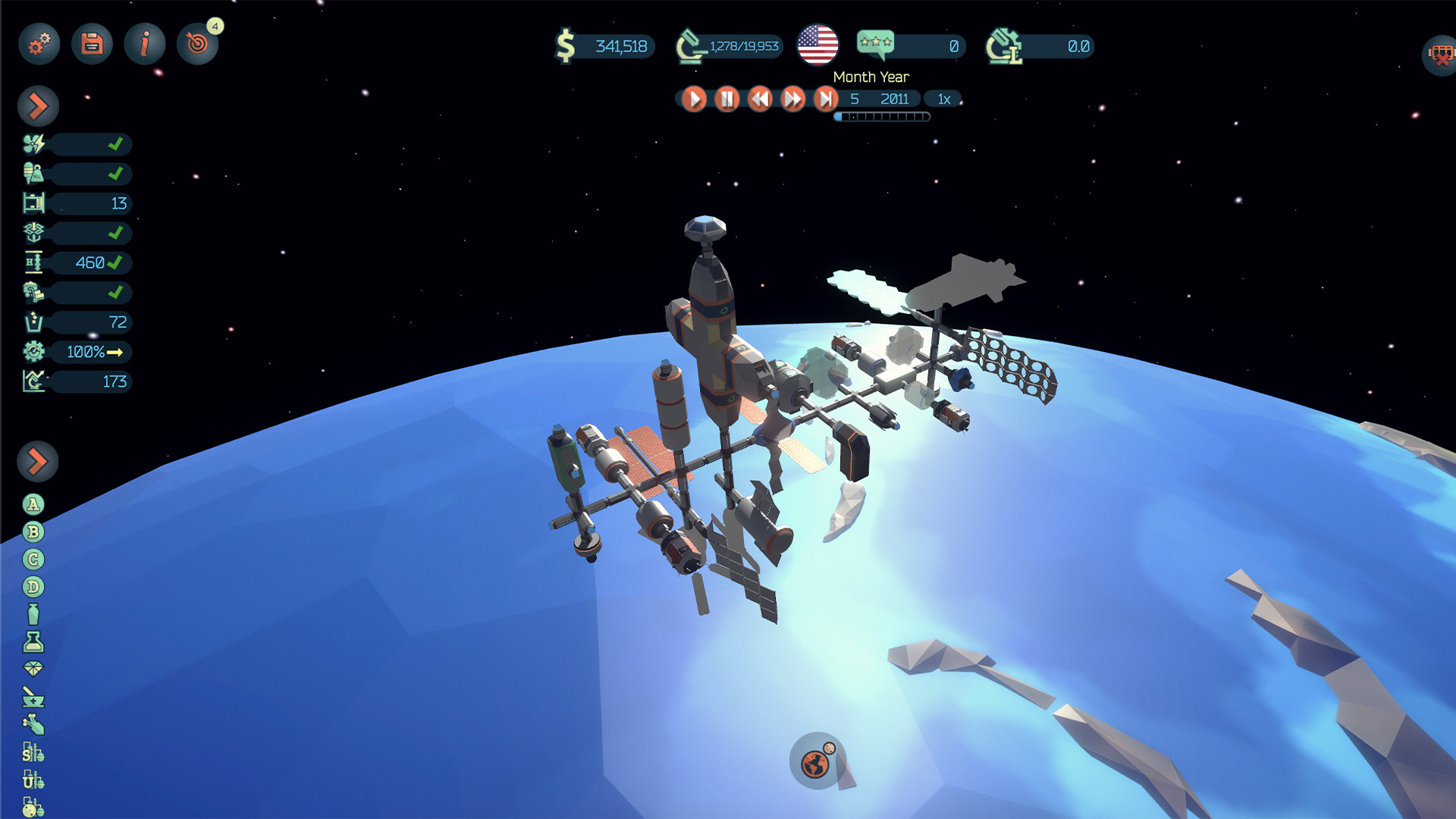
Task: Choose the letter D category
Action: point(33,587)
